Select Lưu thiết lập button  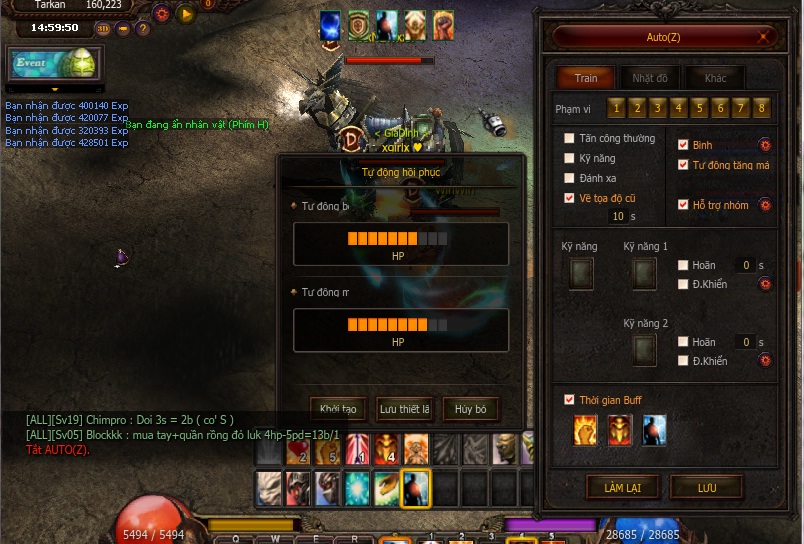tap(404, 409)
